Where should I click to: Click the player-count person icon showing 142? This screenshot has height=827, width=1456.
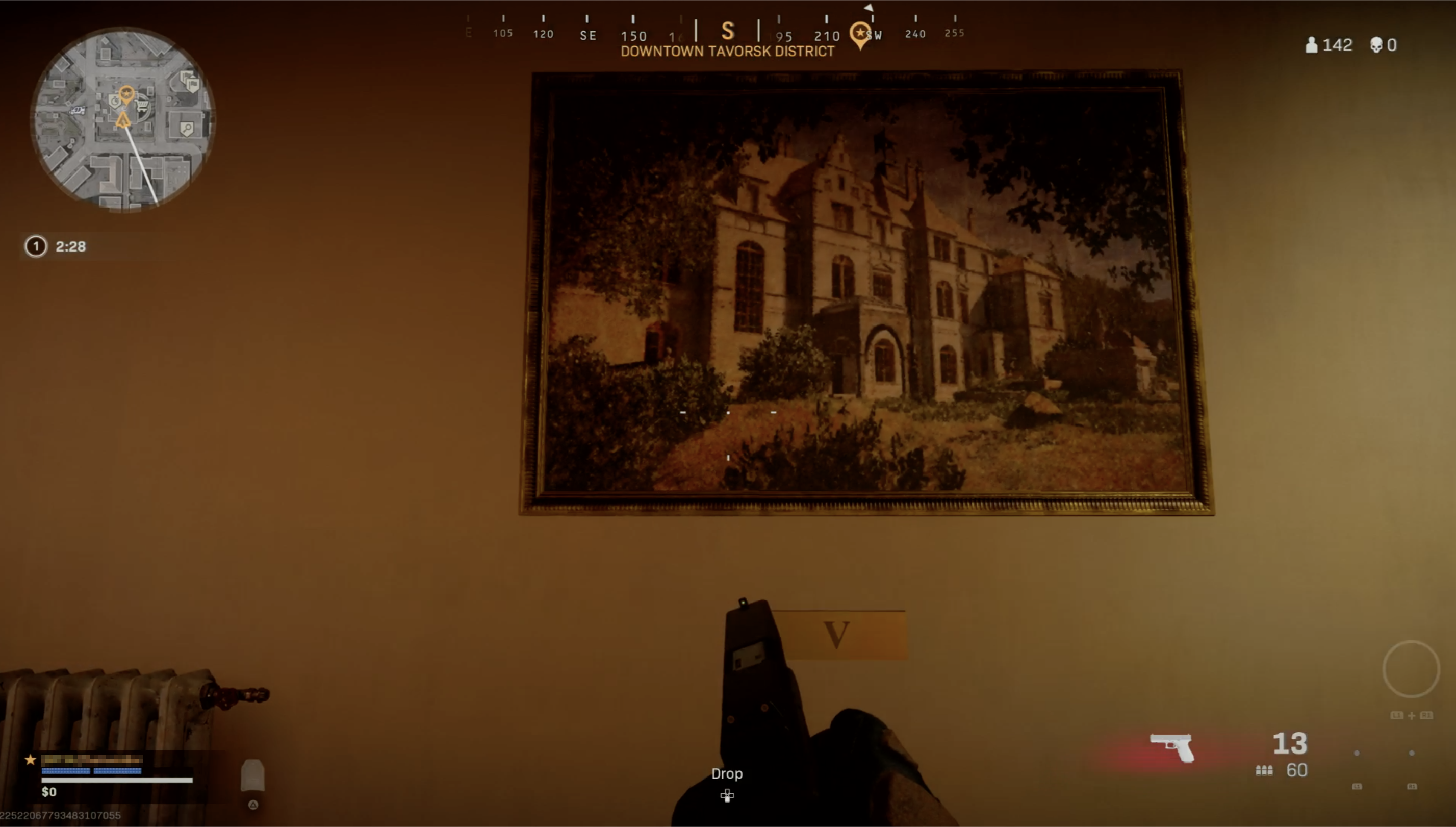coord(1312,45)
